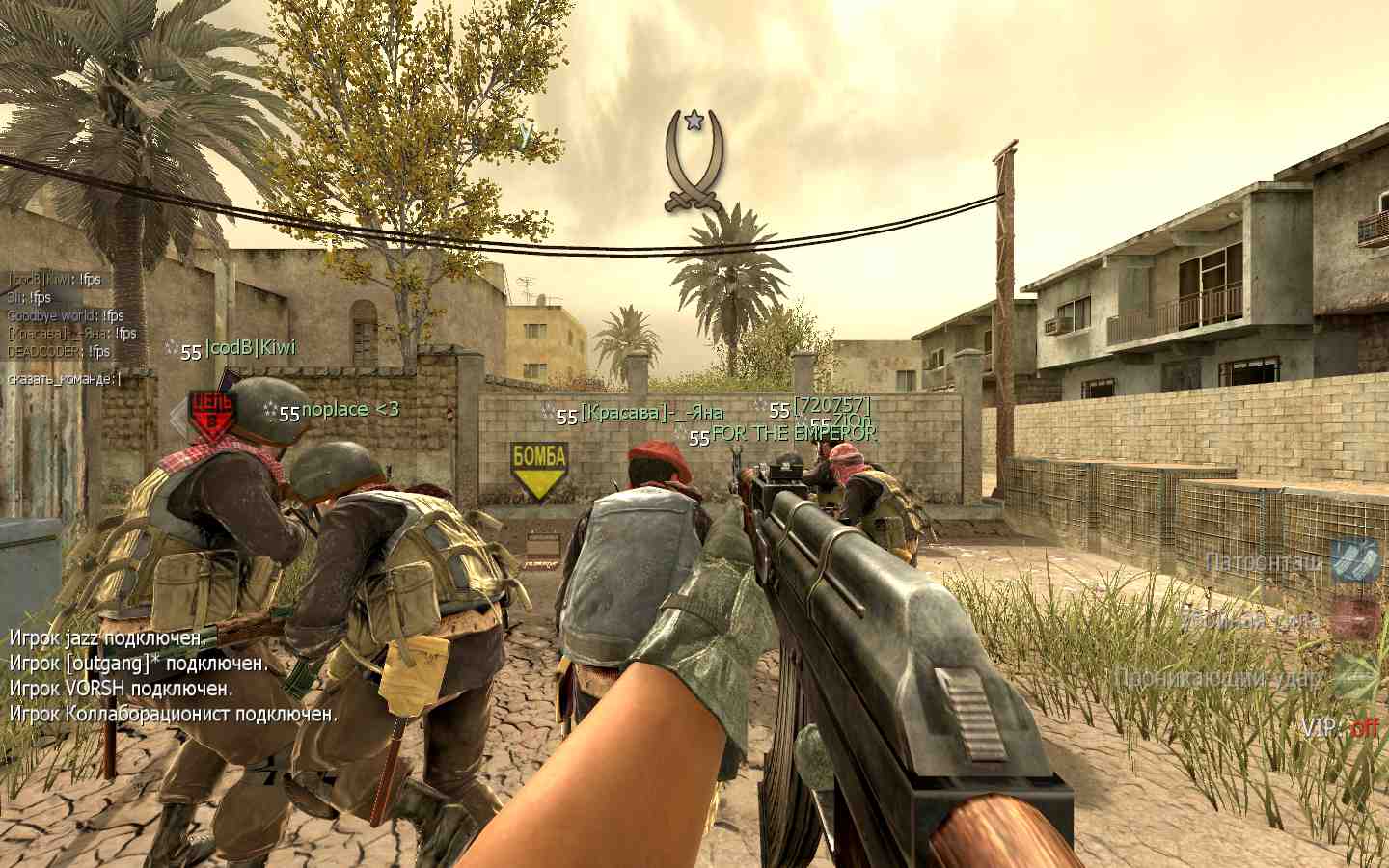This screenshot has height=868, width=1389.
Task: Click the Проникающий удар perk icon
Action: [x=1357, y=677]
